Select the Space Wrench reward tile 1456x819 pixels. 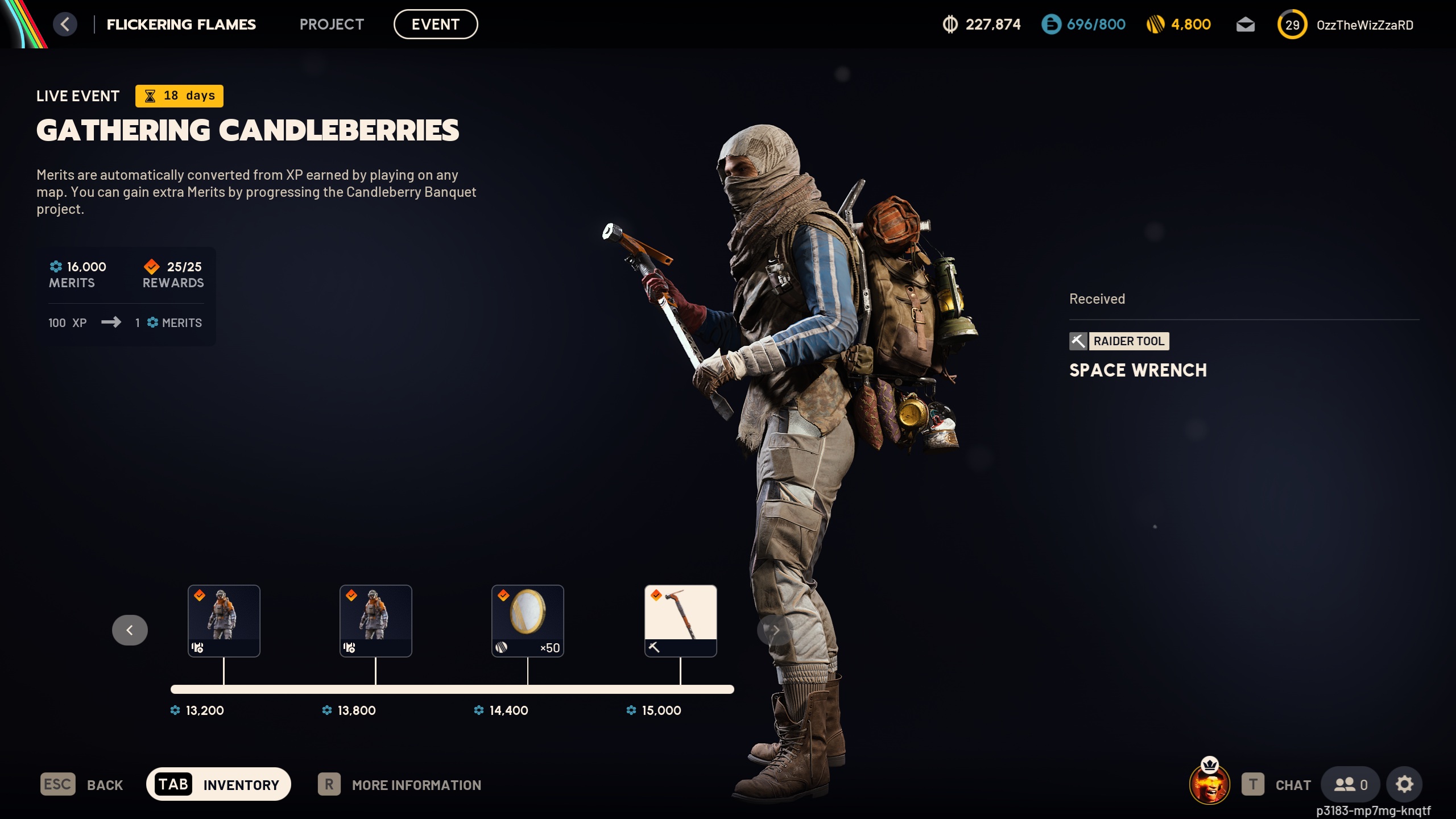680,621
